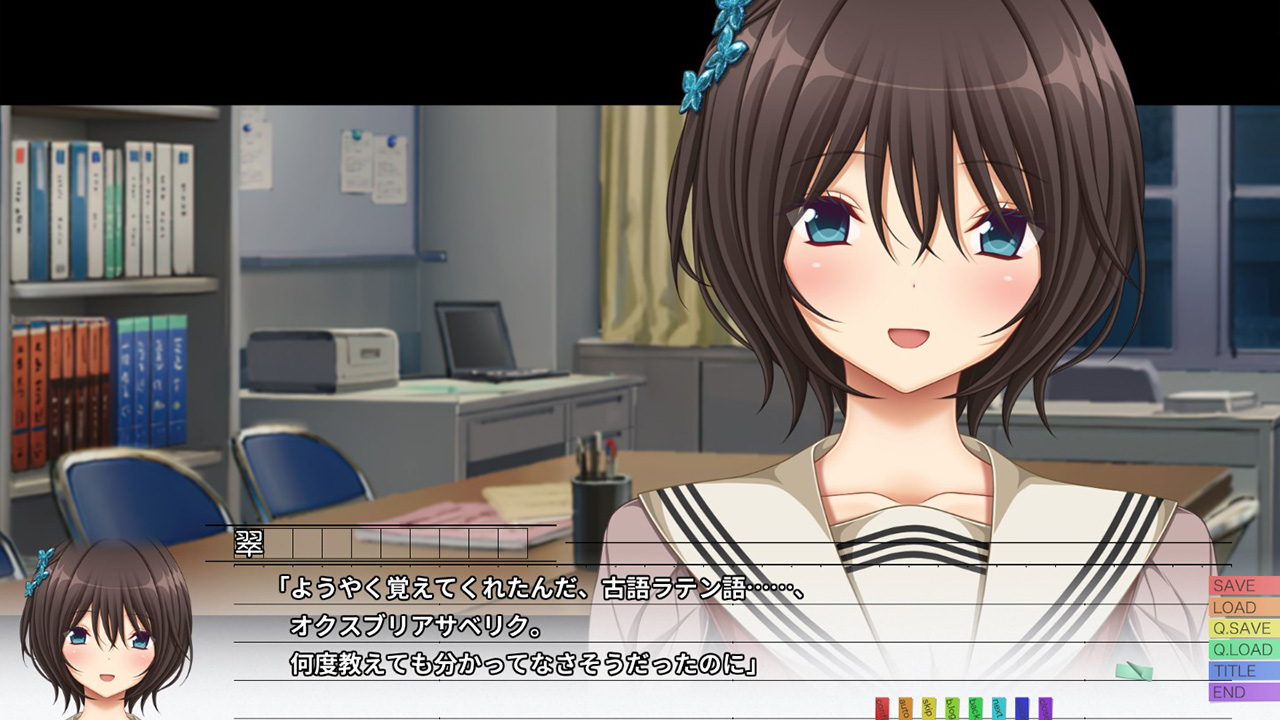
Task: Open the SAVE menu
Action: 1243,586
